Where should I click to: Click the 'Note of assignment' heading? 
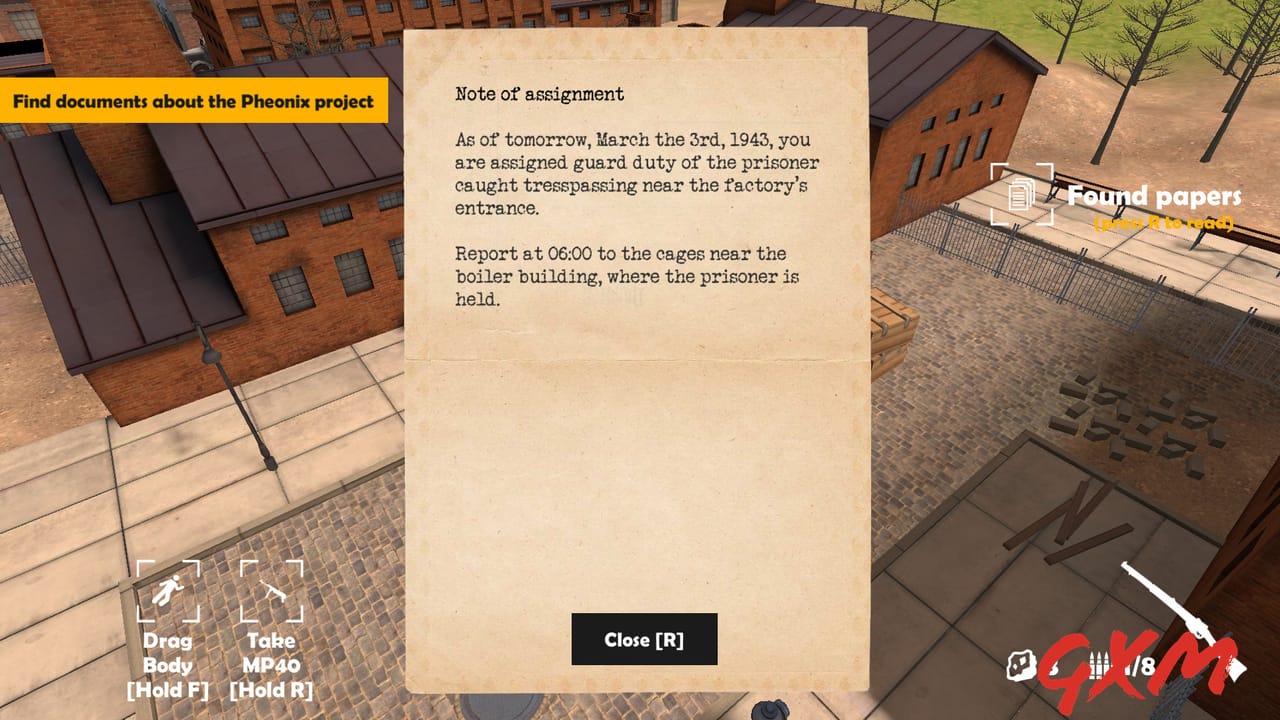[x=538, y=94]
